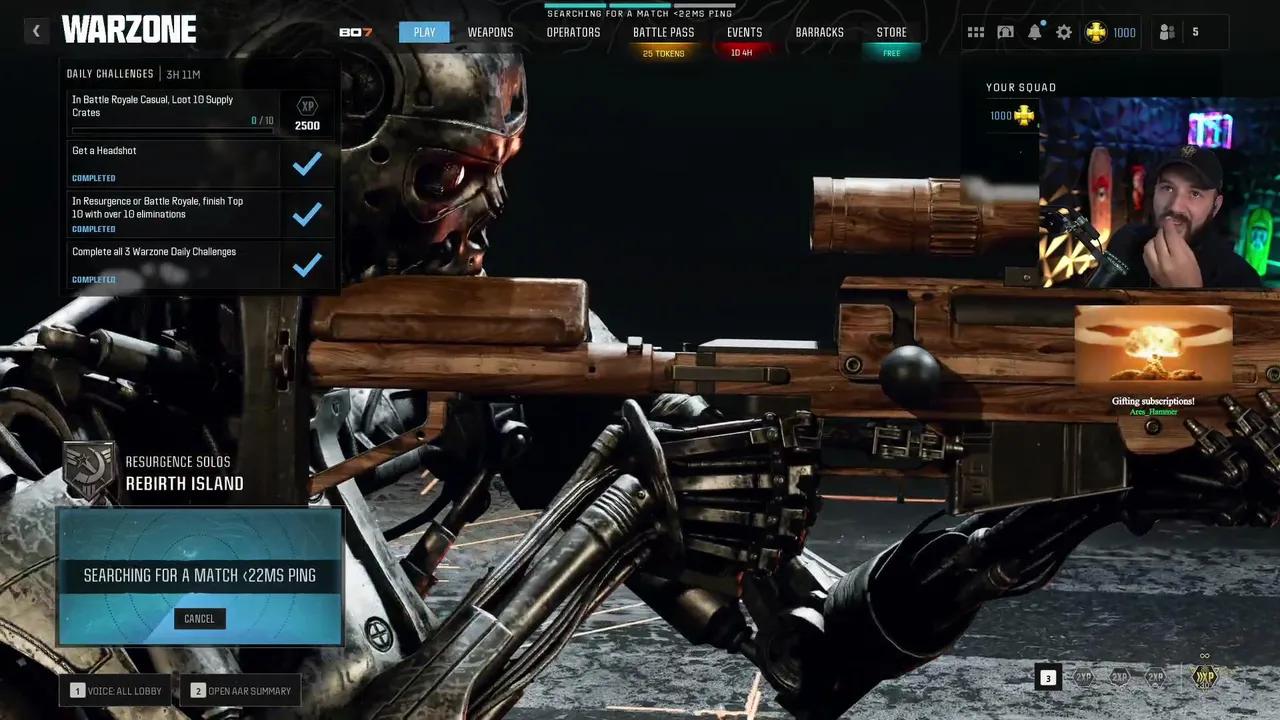Click the back arrow beside Warzone logo

coord(36,31)
